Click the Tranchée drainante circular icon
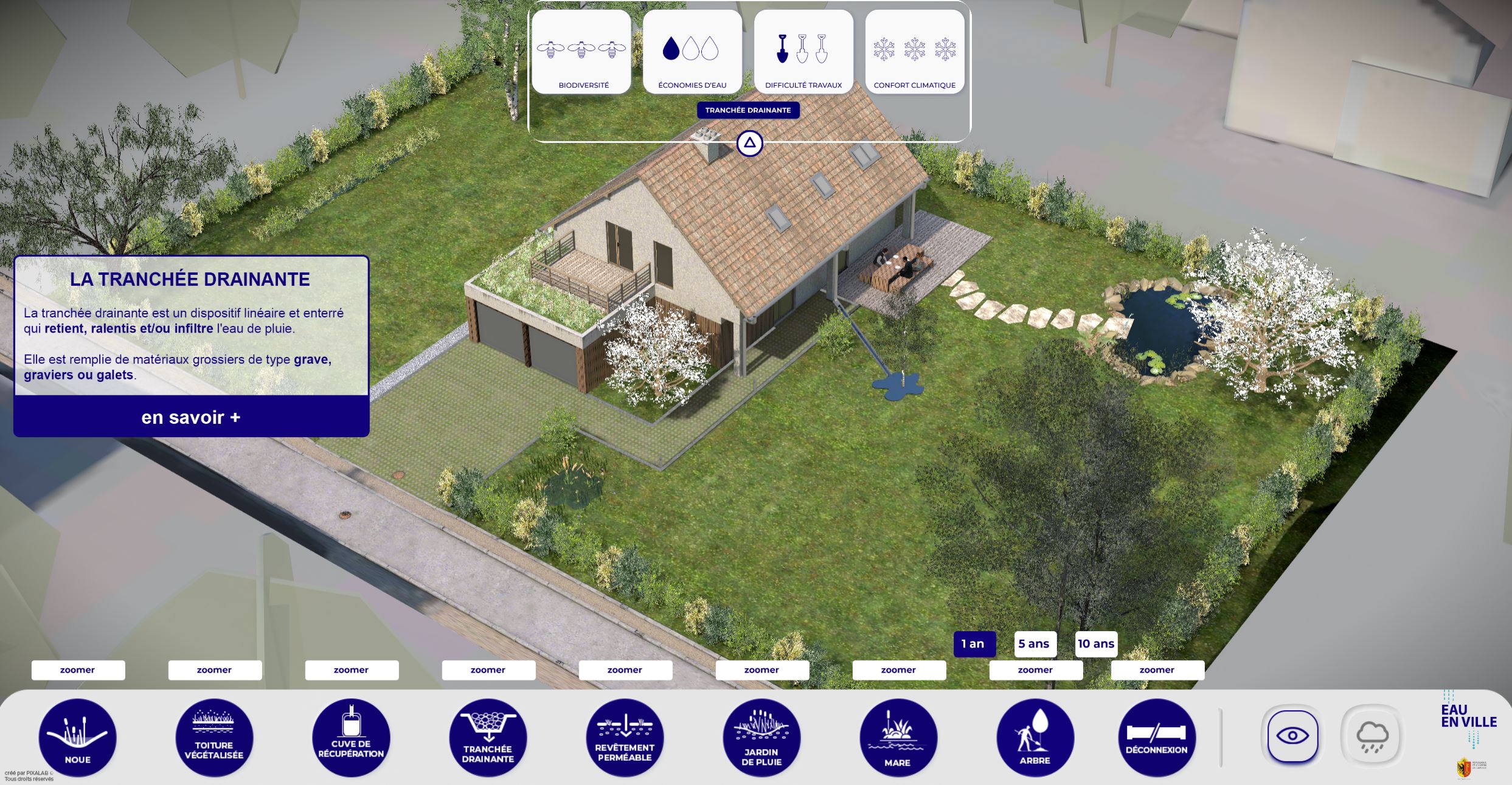 (x=487, y=737)
